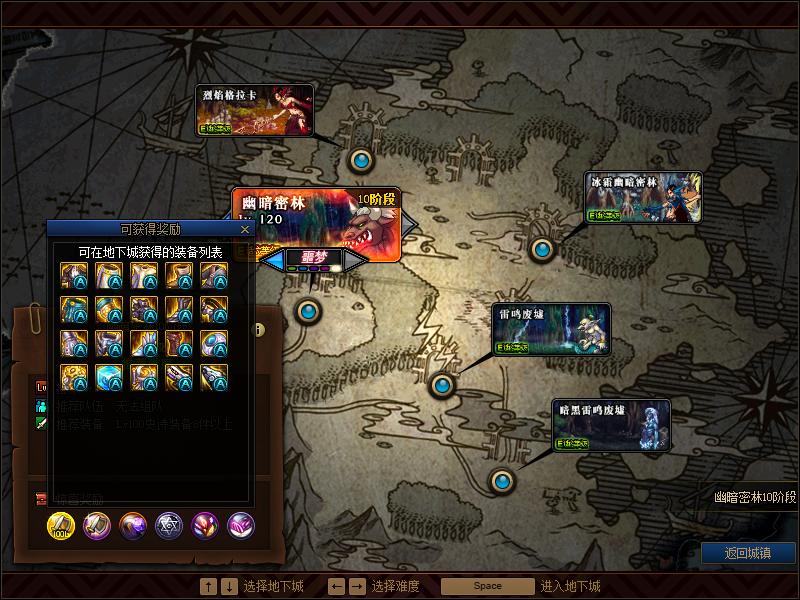Pick the 暗黑雷鸣废墟 dungeon card
The width and height of the screenshot is (800, 600).
point(611,425)
